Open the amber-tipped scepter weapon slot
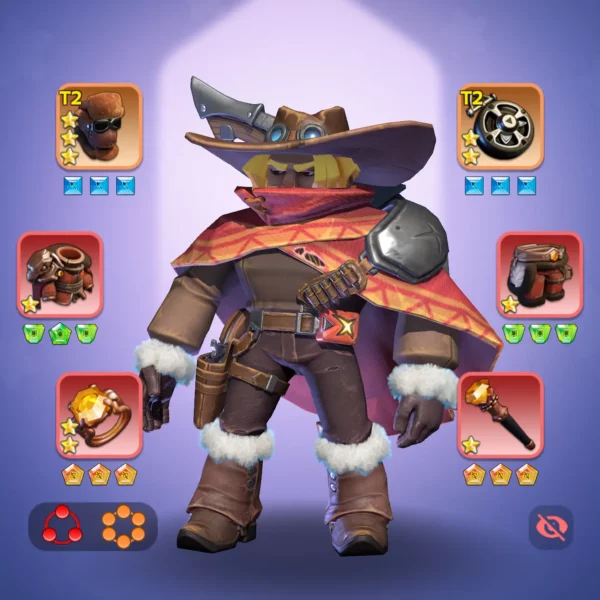The height and width of the screenshot is (600, 600). click(500, 415)
